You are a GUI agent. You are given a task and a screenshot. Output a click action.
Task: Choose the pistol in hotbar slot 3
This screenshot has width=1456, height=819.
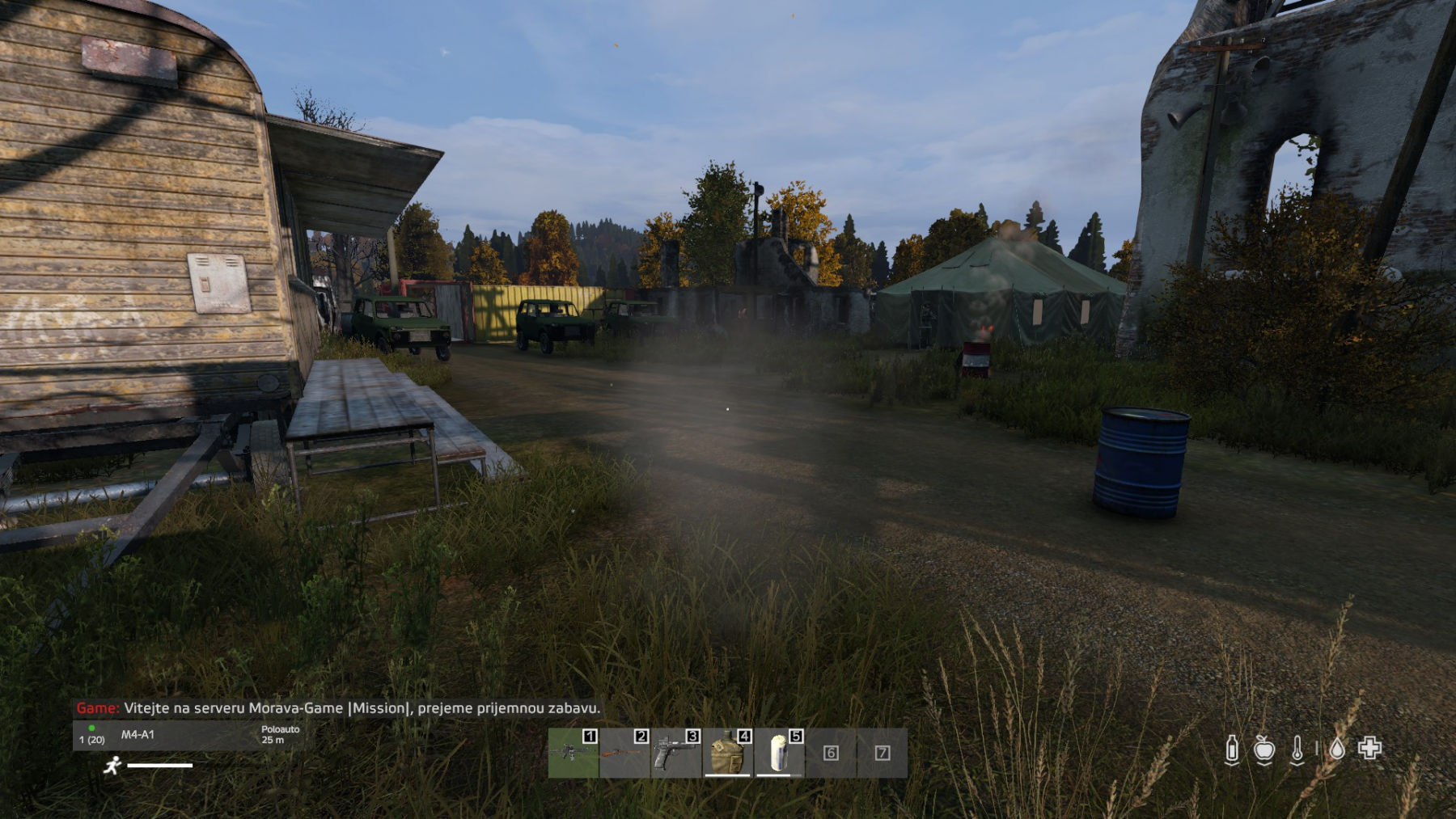pyautogui.click(x=675, y=753)
